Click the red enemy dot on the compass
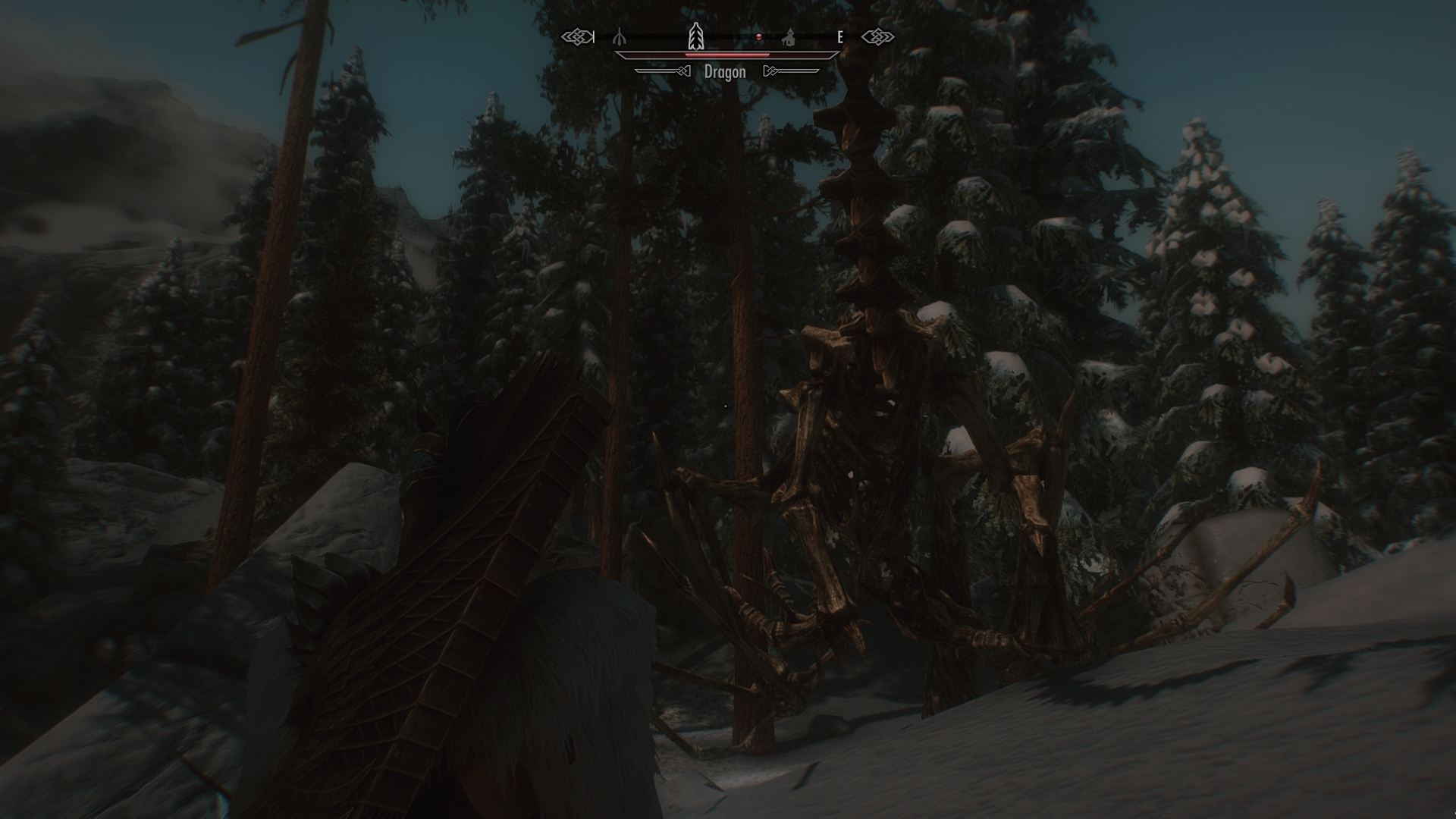The image size is (1456, 819). (x=759, y=36)
